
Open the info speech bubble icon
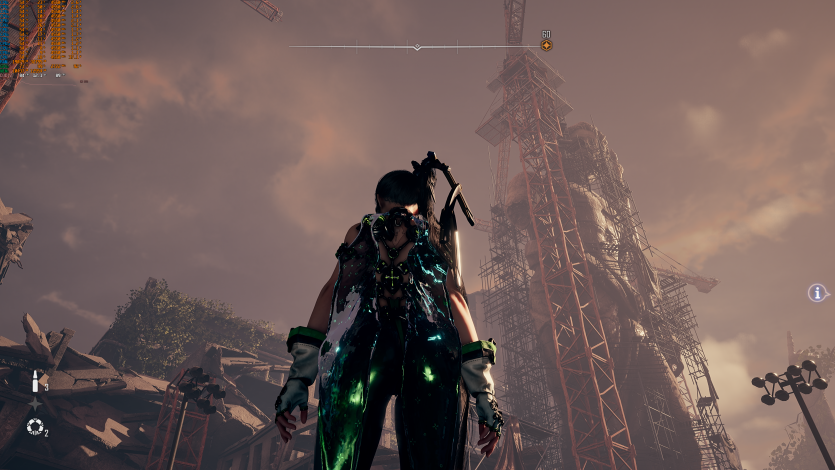pos(817,293)
